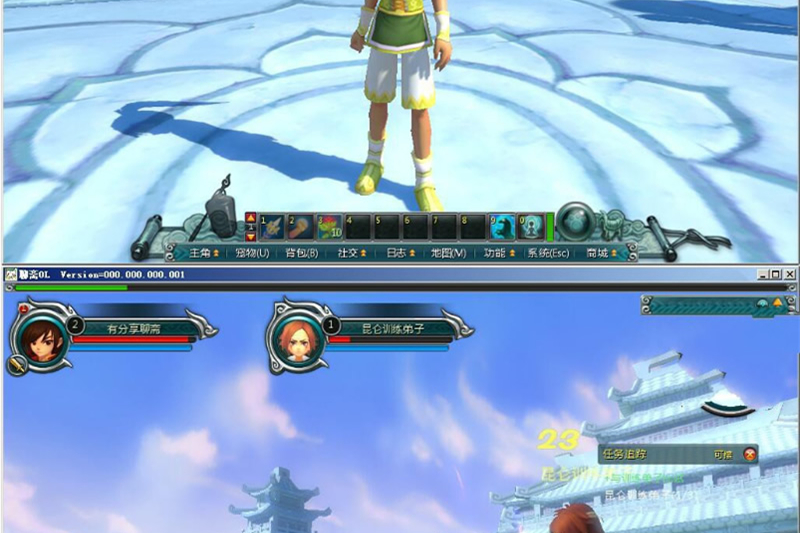Screen dimensions: 800x533
Task: Activate the glowing figure skill icon
Action: (x=532, y=227)
